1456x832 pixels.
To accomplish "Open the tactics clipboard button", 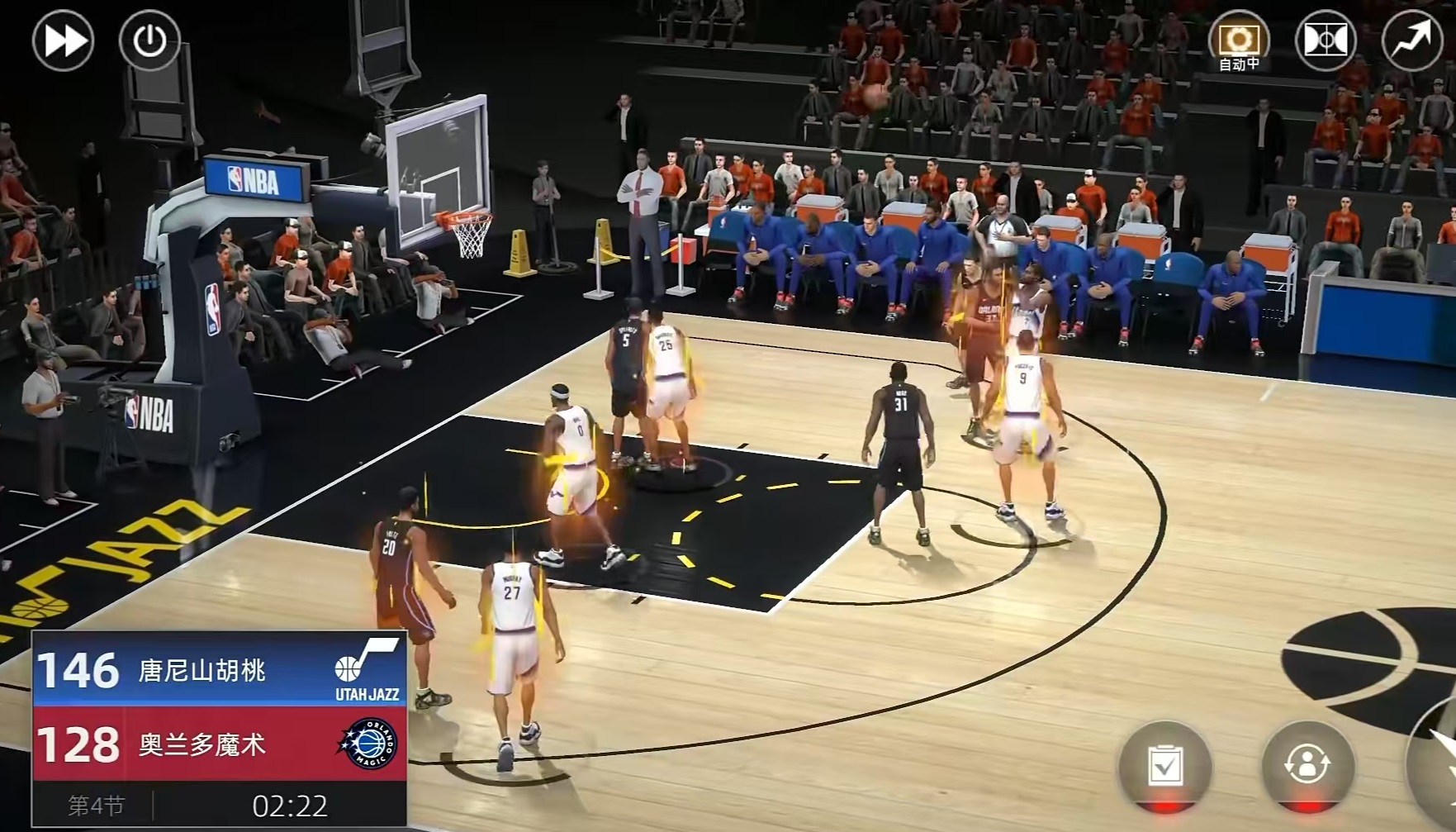I will tap(1164, 765).
